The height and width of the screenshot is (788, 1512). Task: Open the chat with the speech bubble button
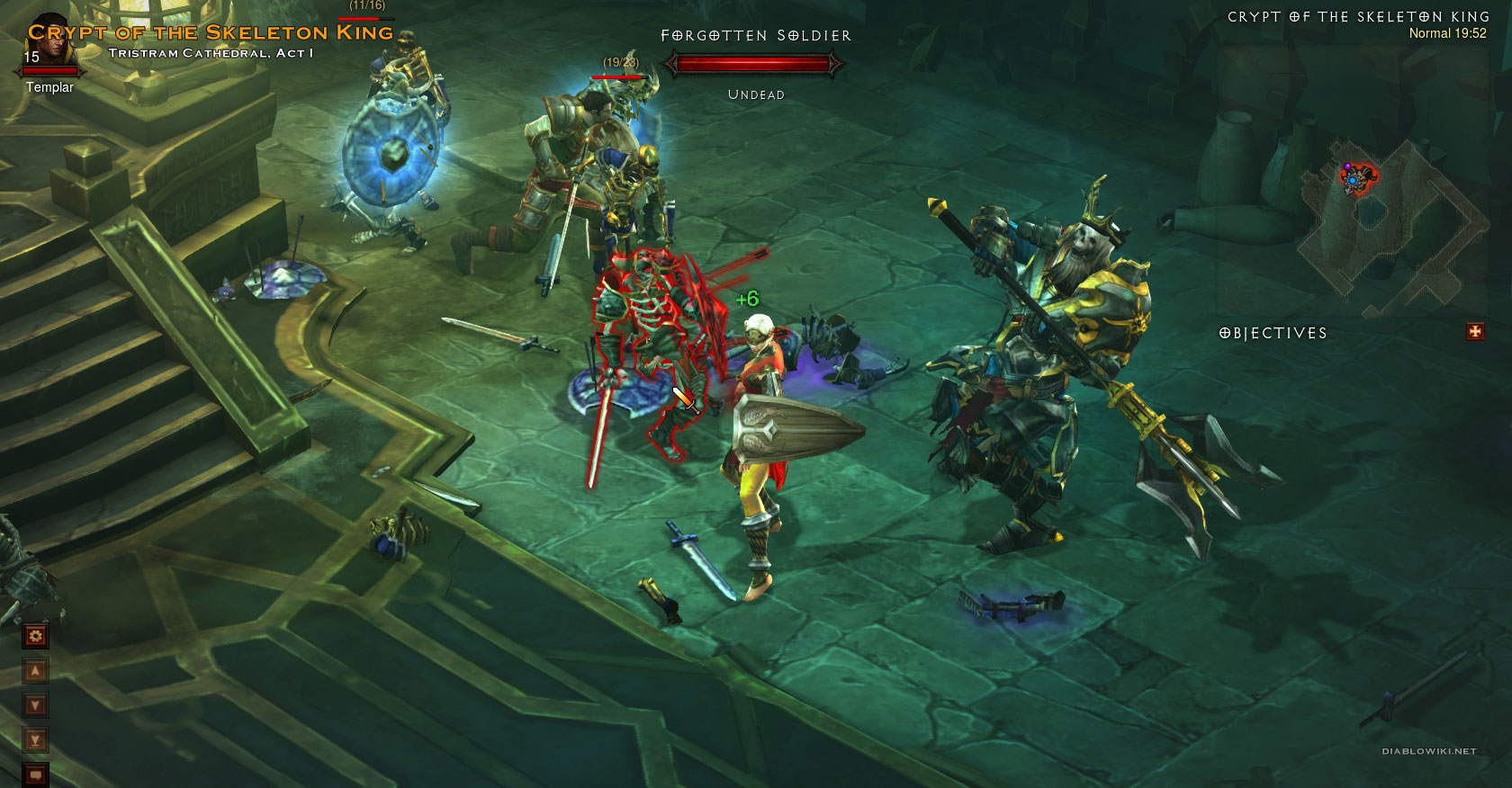36,774
